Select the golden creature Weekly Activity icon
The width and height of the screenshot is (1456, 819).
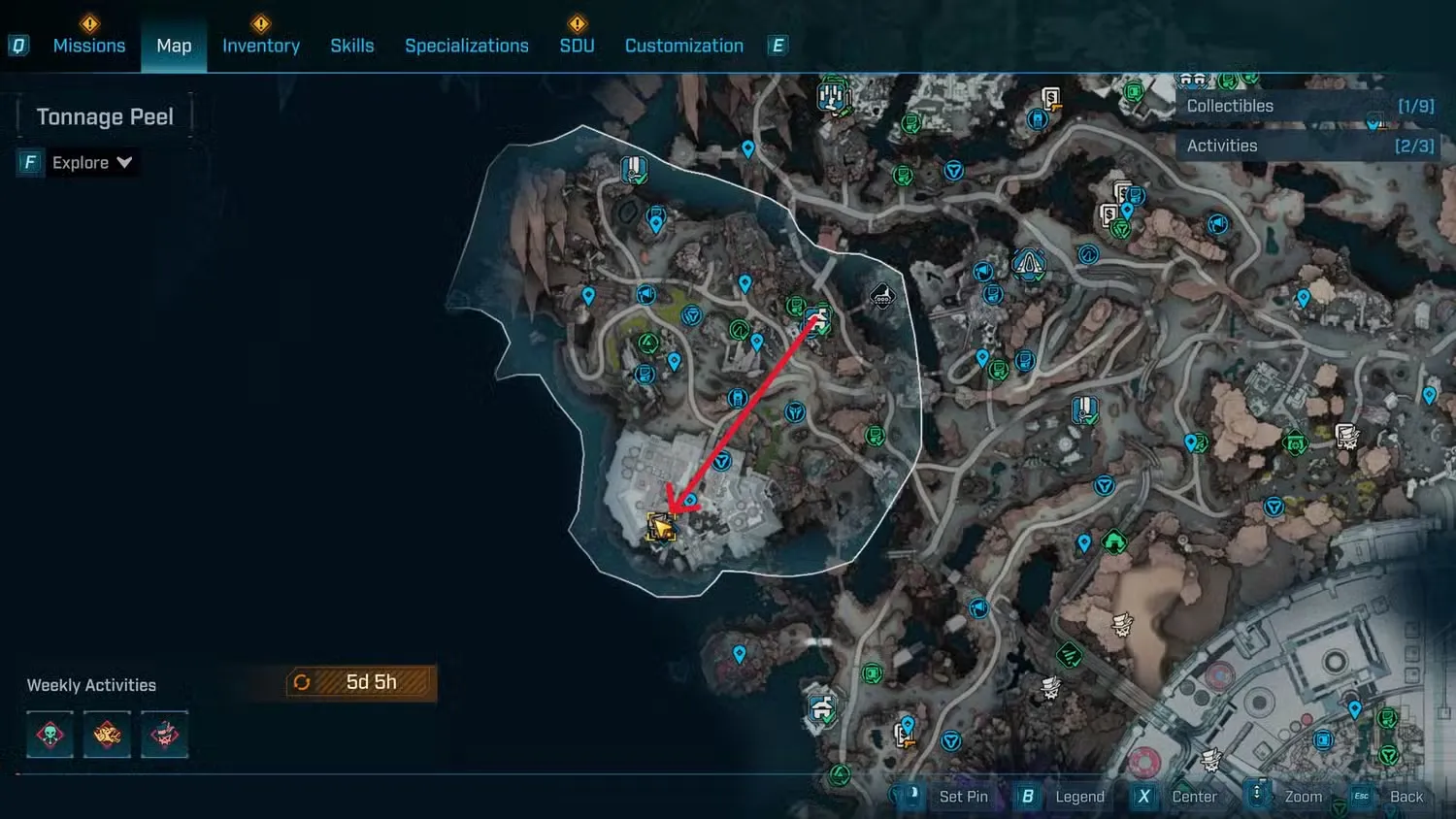[x=107, y=735]
